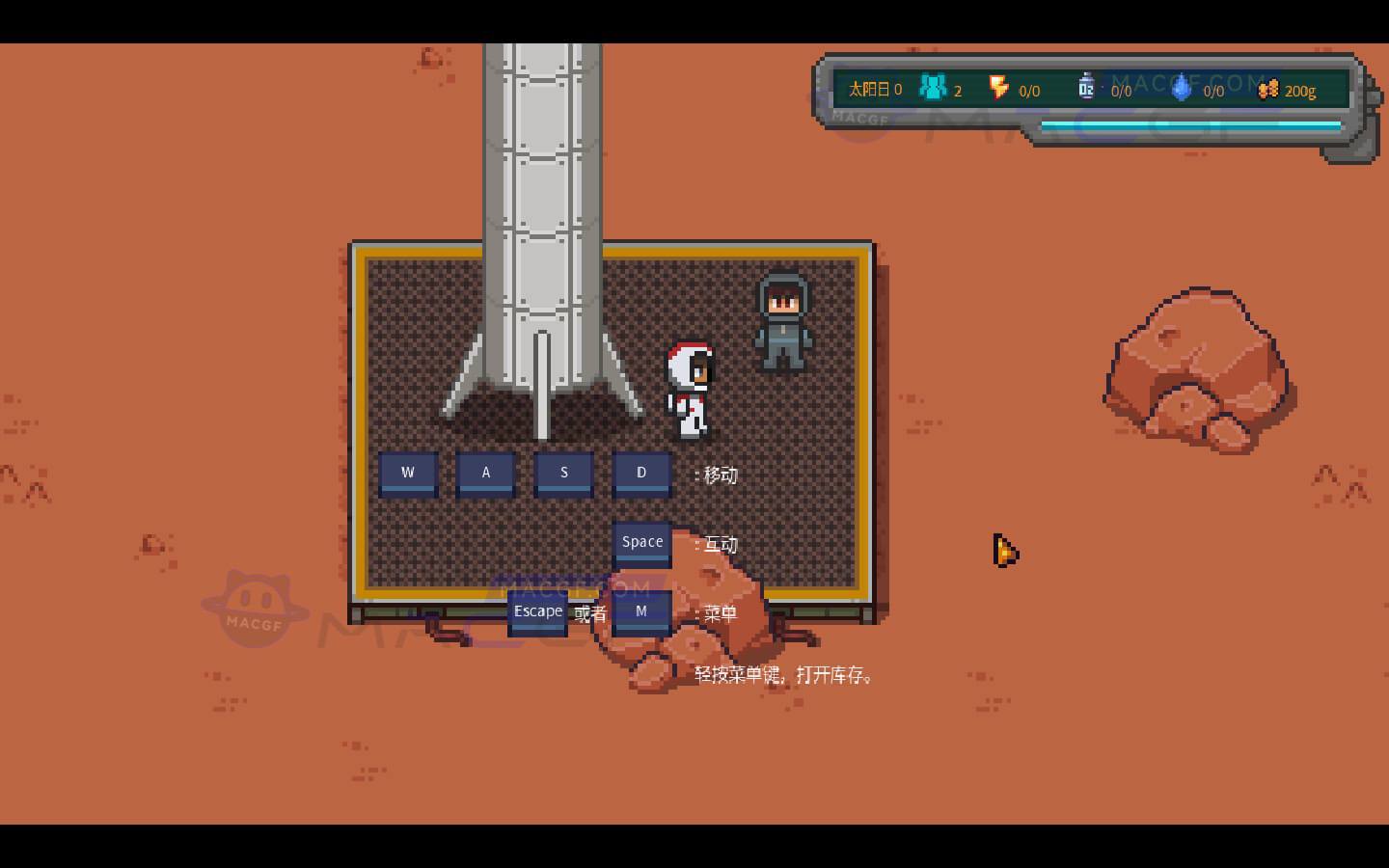Click the A key hint badge

coord(485,473)
